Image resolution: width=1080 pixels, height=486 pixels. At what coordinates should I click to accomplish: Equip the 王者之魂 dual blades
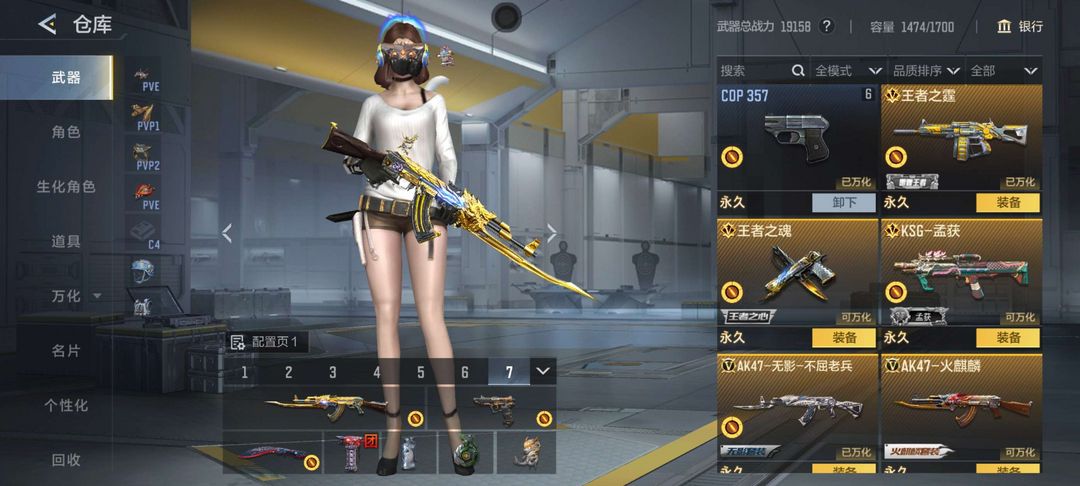pos(844,338)
